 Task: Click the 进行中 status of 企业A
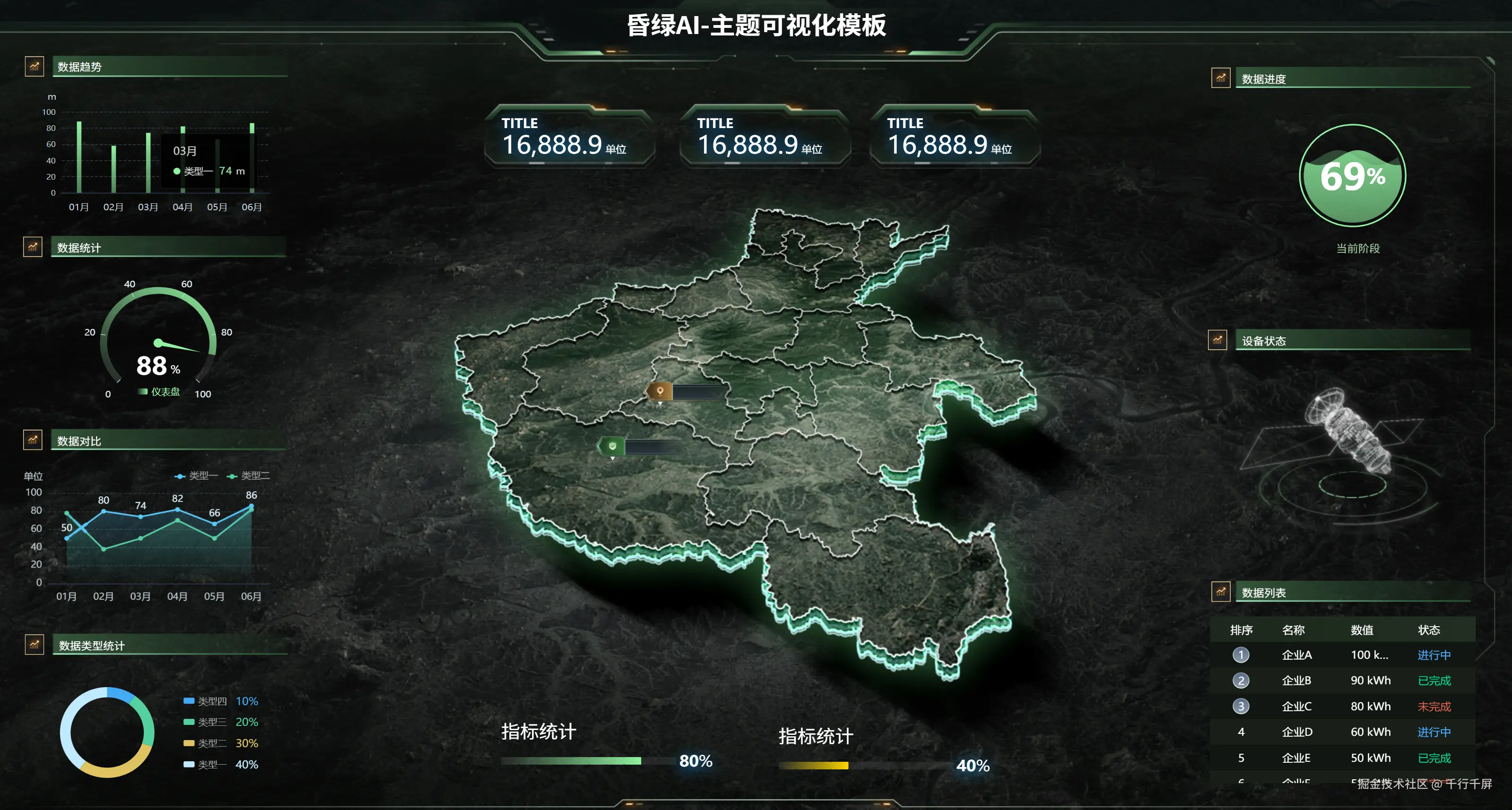point(1434,655)
